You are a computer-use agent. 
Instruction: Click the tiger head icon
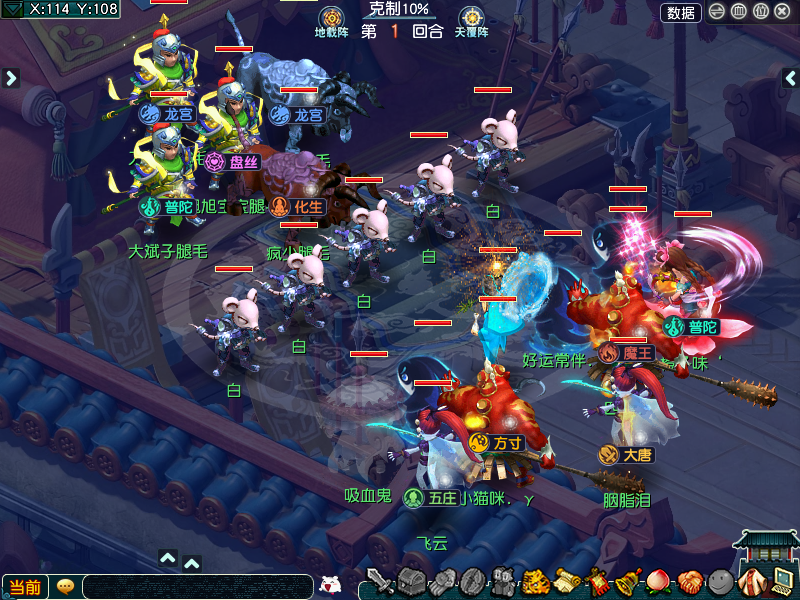[x=537, y=581]
